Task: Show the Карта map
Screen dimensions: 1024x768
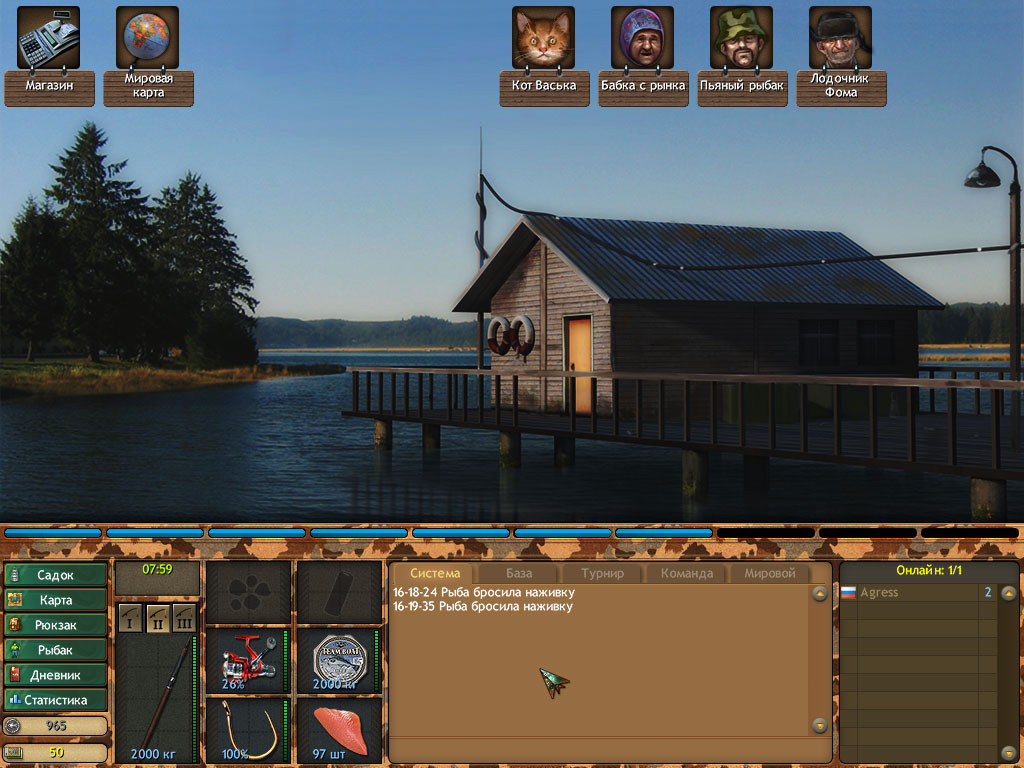Action: (56, 600)
